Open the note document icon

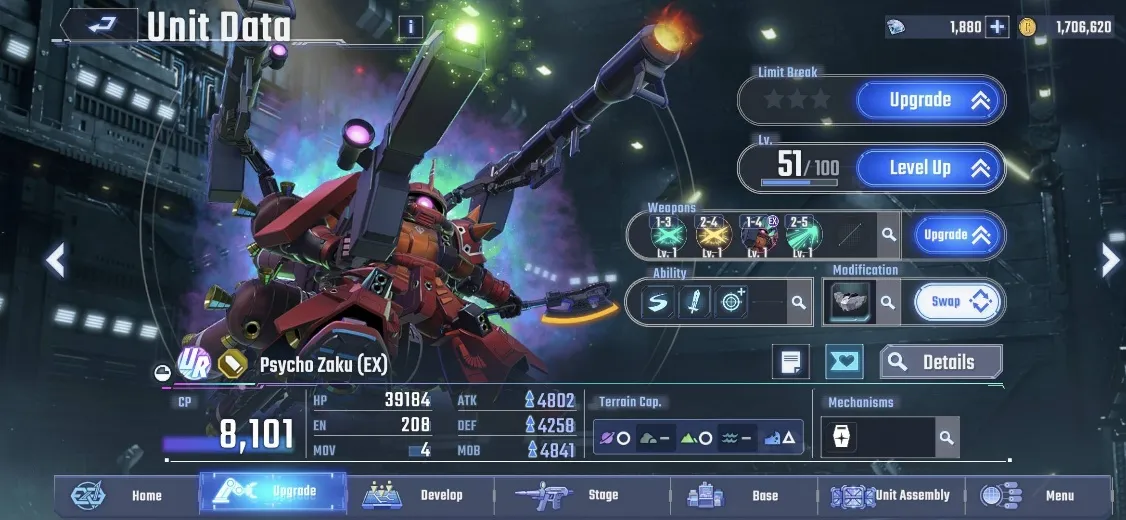pyautogui.click(x=791, y=362)
